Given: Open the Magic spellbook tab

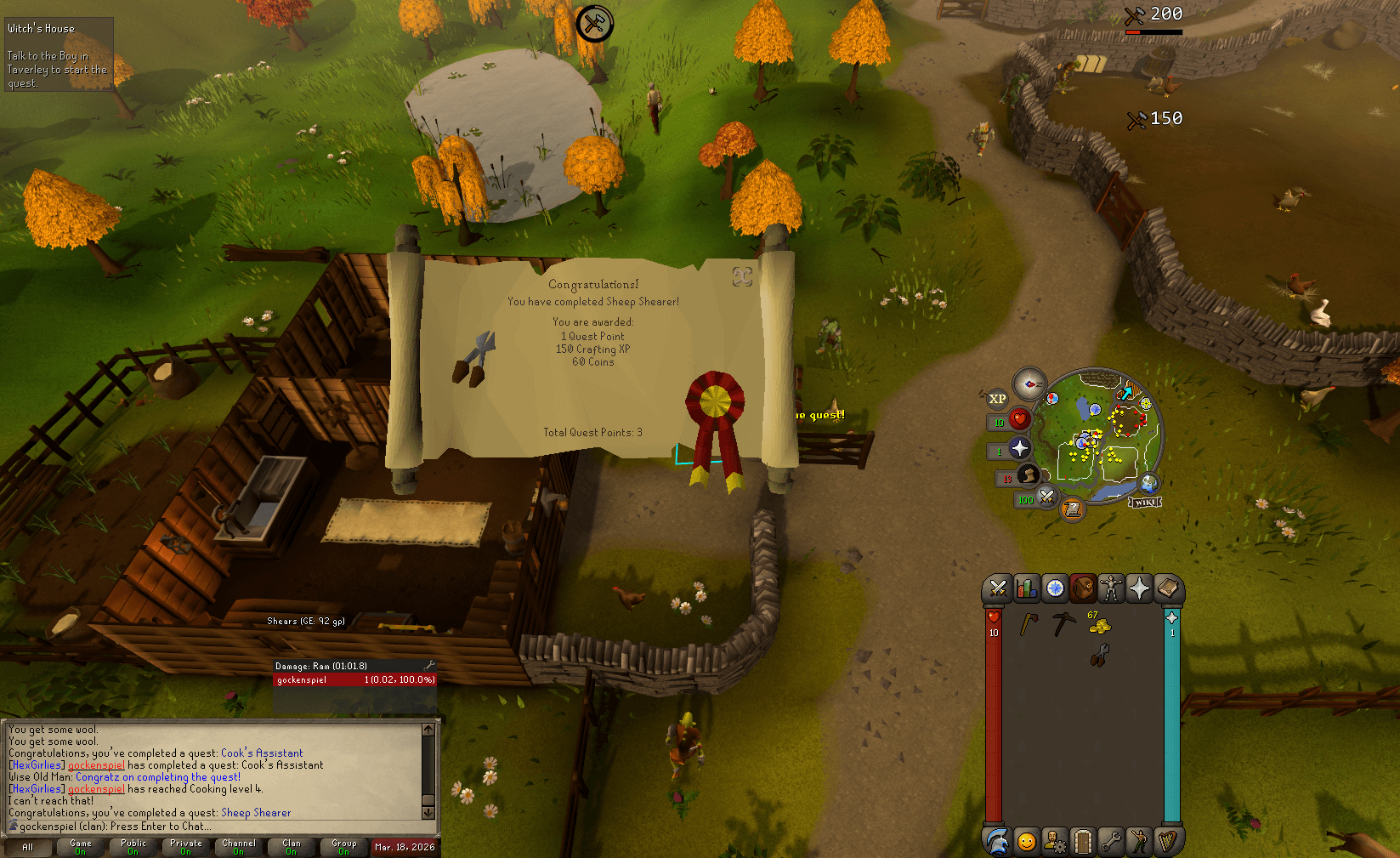Looking at the screenshot, I should [x=1169, y=588].
